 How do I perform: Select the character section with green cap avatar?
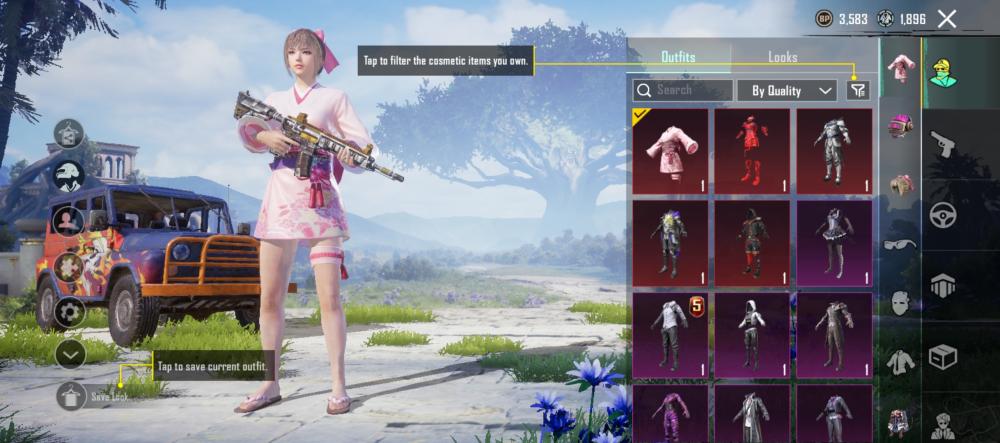pyautogui.click(x=943, y=71)
